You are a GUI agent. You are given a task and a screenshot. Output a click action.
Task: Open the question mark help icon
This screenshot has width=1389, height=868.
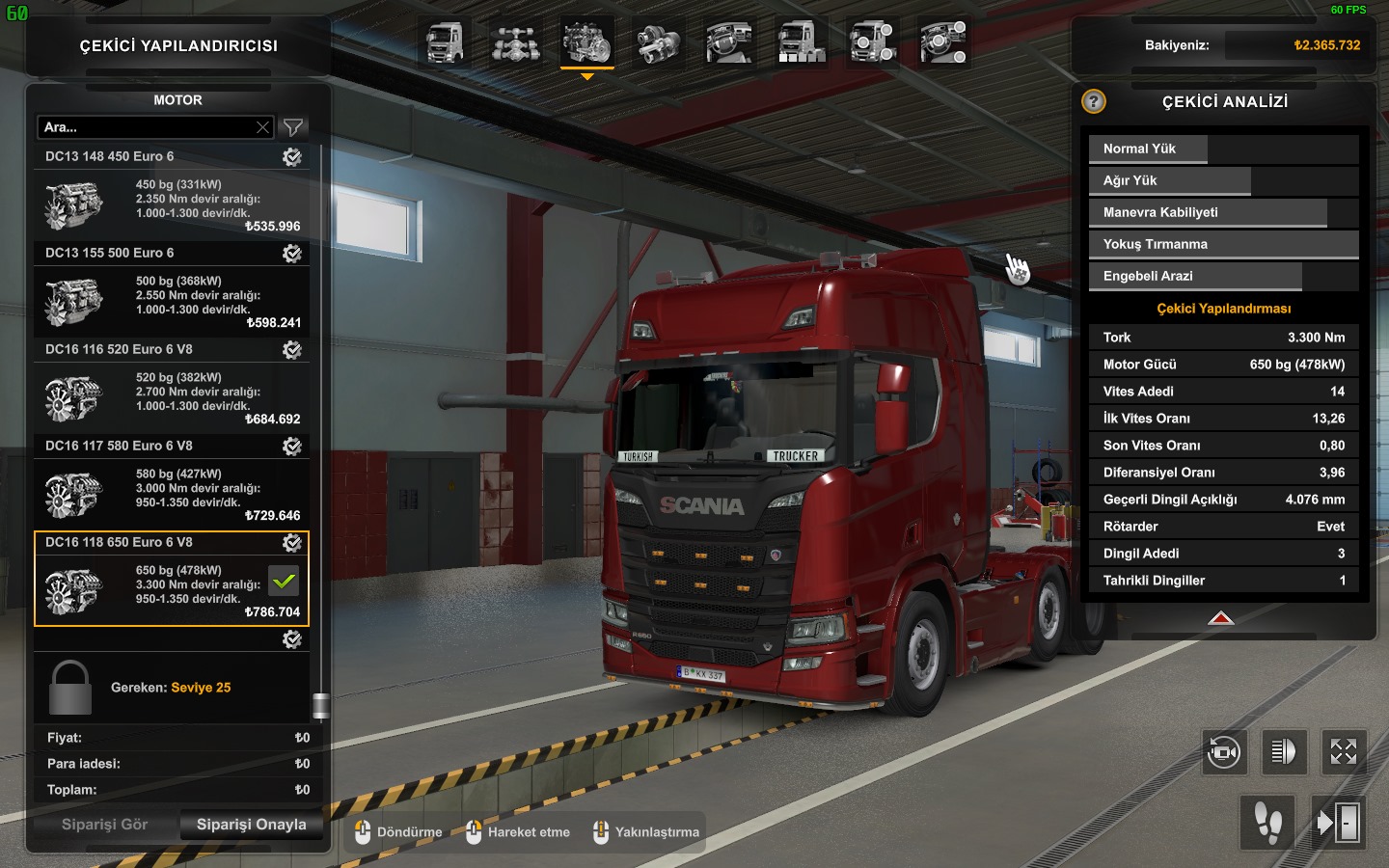click(1093, 101)
